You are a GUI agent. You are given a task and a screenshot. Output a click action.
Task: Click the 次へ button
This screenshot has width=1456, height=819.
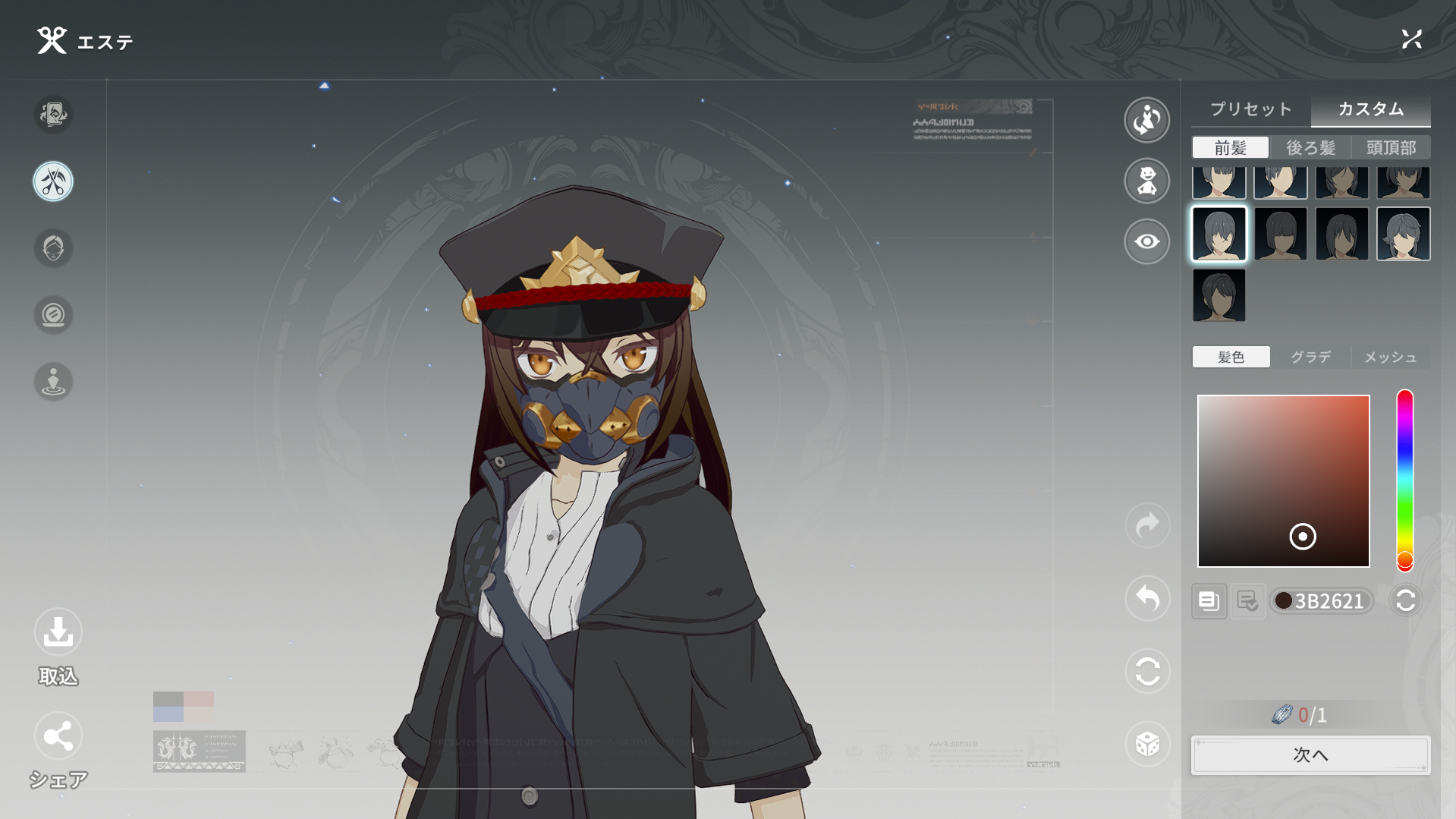tap(1310, 754)
